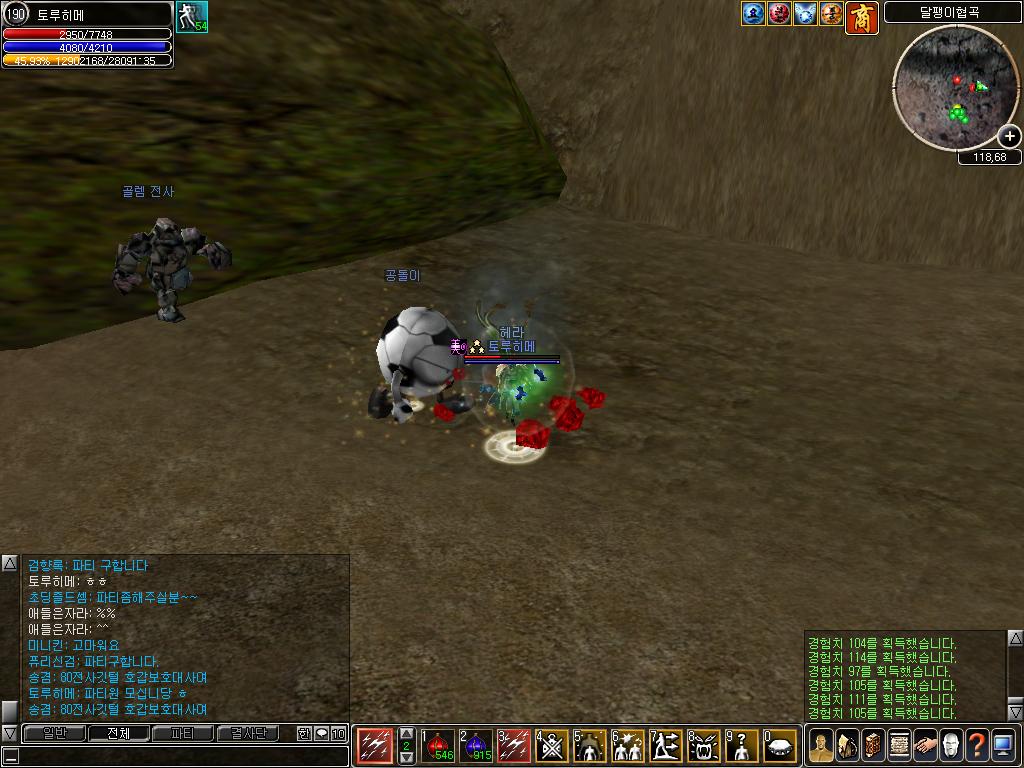
Task: Select the 전체 chat tab
Action: 118,733
